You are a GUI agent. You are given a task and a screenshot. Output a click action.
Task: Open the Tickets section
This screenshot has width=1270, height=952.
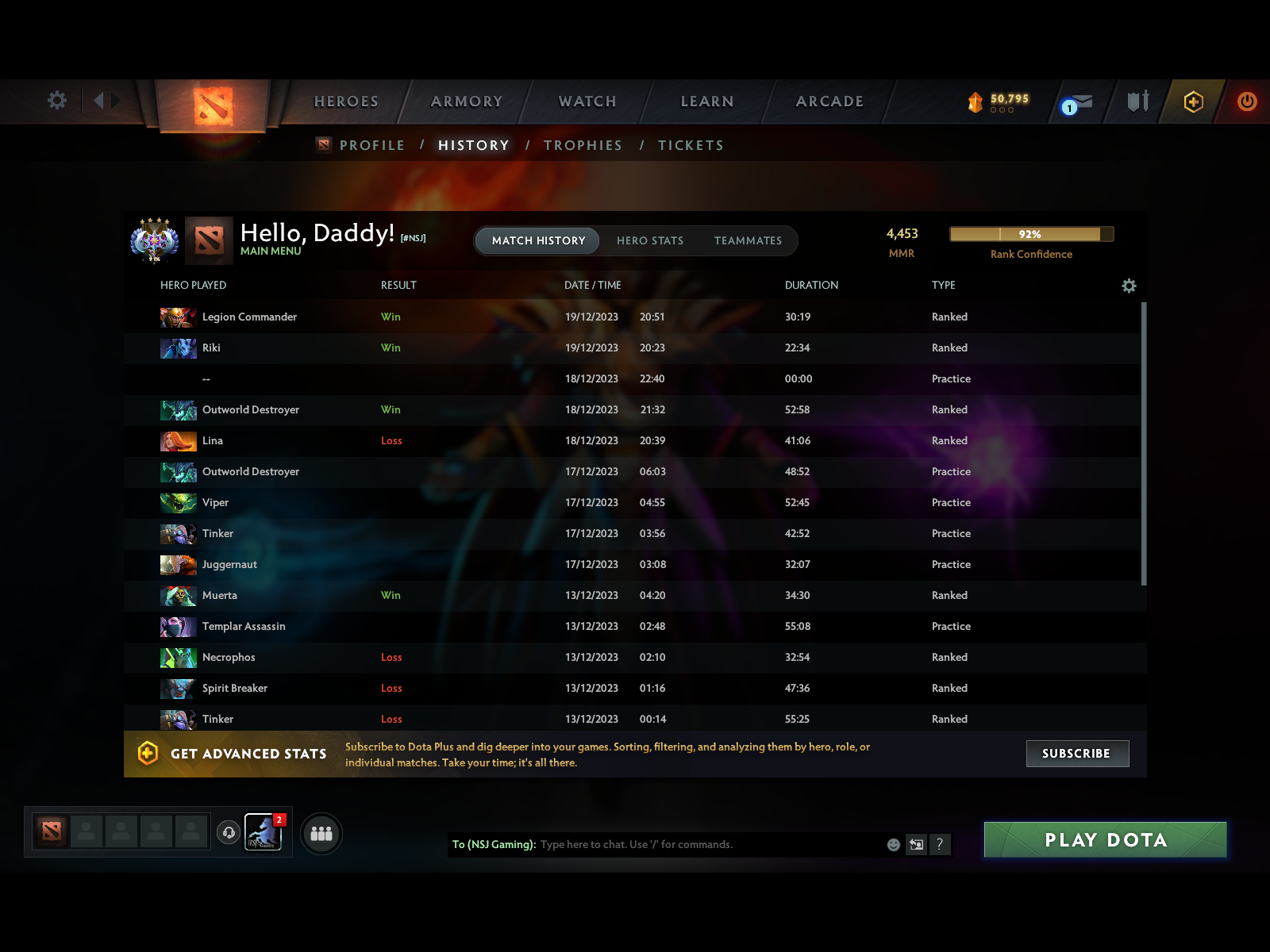pos(690,145)
